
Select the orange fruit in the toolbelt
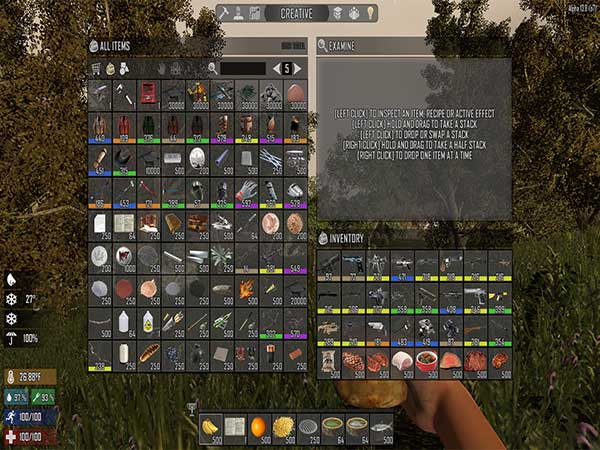259,426
